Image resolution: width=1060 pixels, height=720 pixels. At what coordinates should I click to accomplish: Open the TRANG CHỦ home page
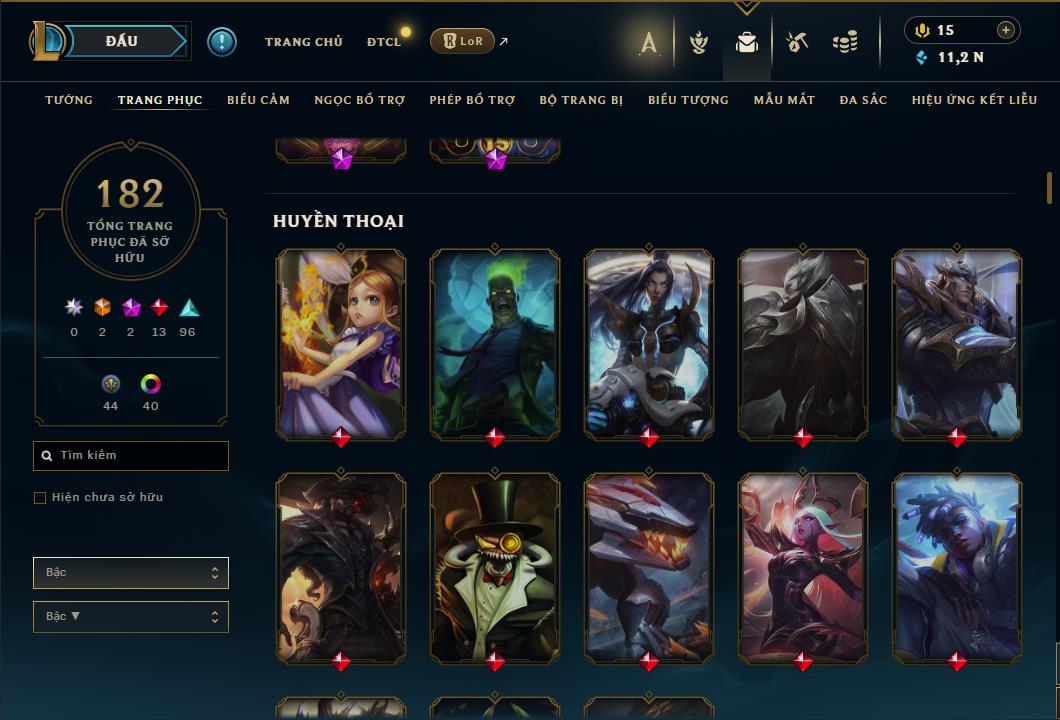point(303,42)
